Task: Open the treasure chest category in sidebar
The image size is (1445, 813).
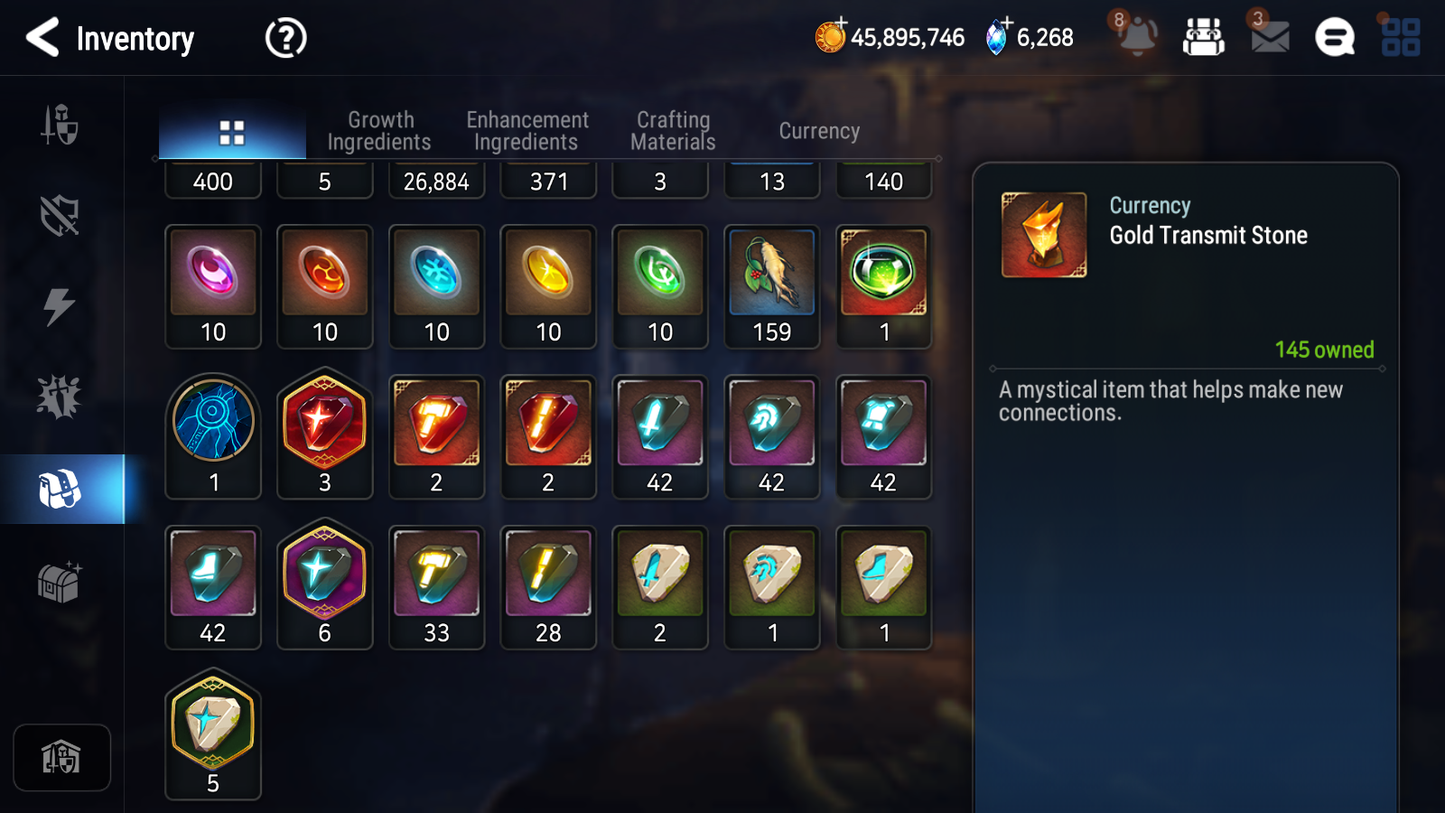Action: click(x=60, y=581)
